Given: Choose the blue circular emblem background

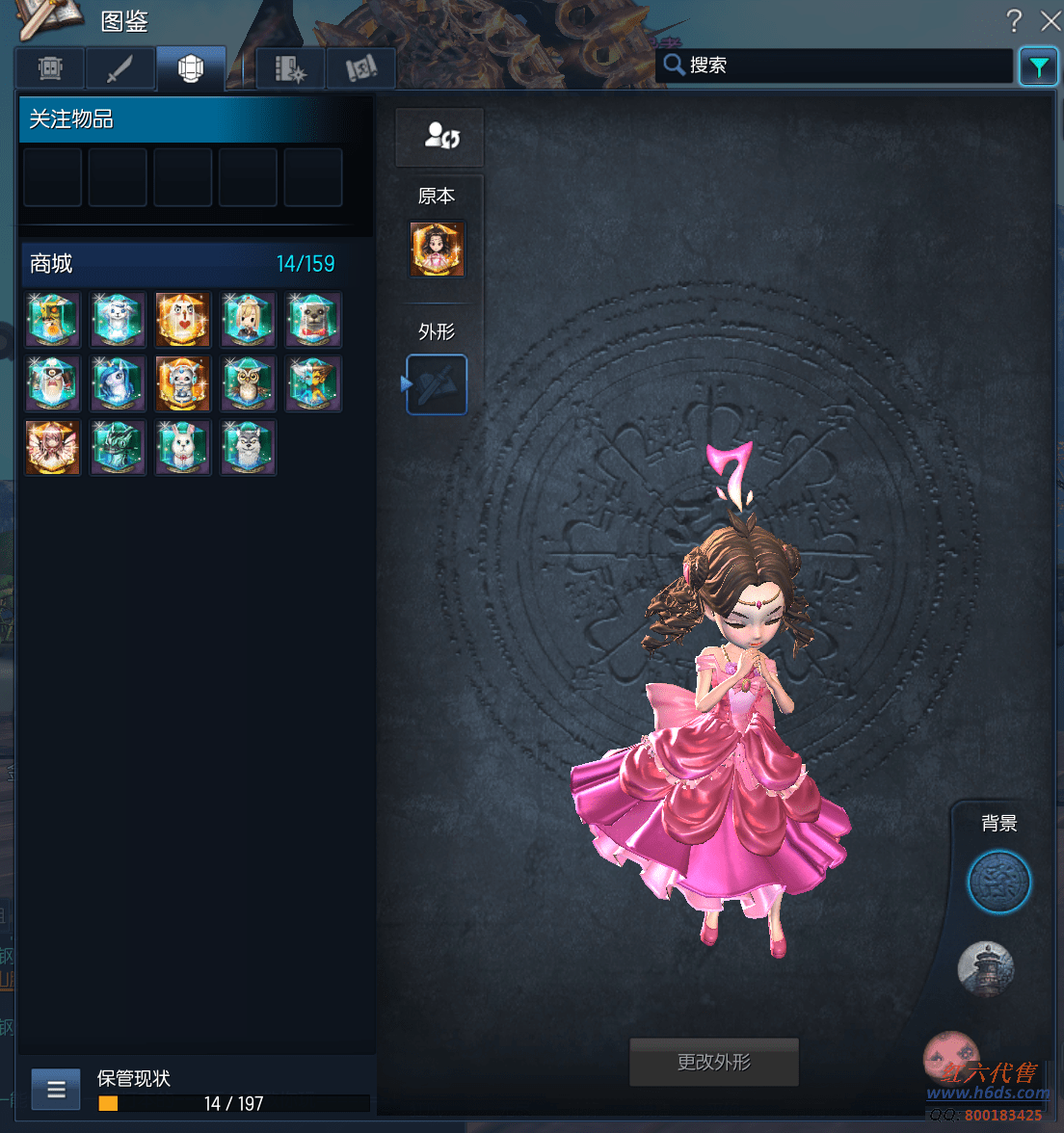Looking at the screenshot, I should tap(998, 882).
